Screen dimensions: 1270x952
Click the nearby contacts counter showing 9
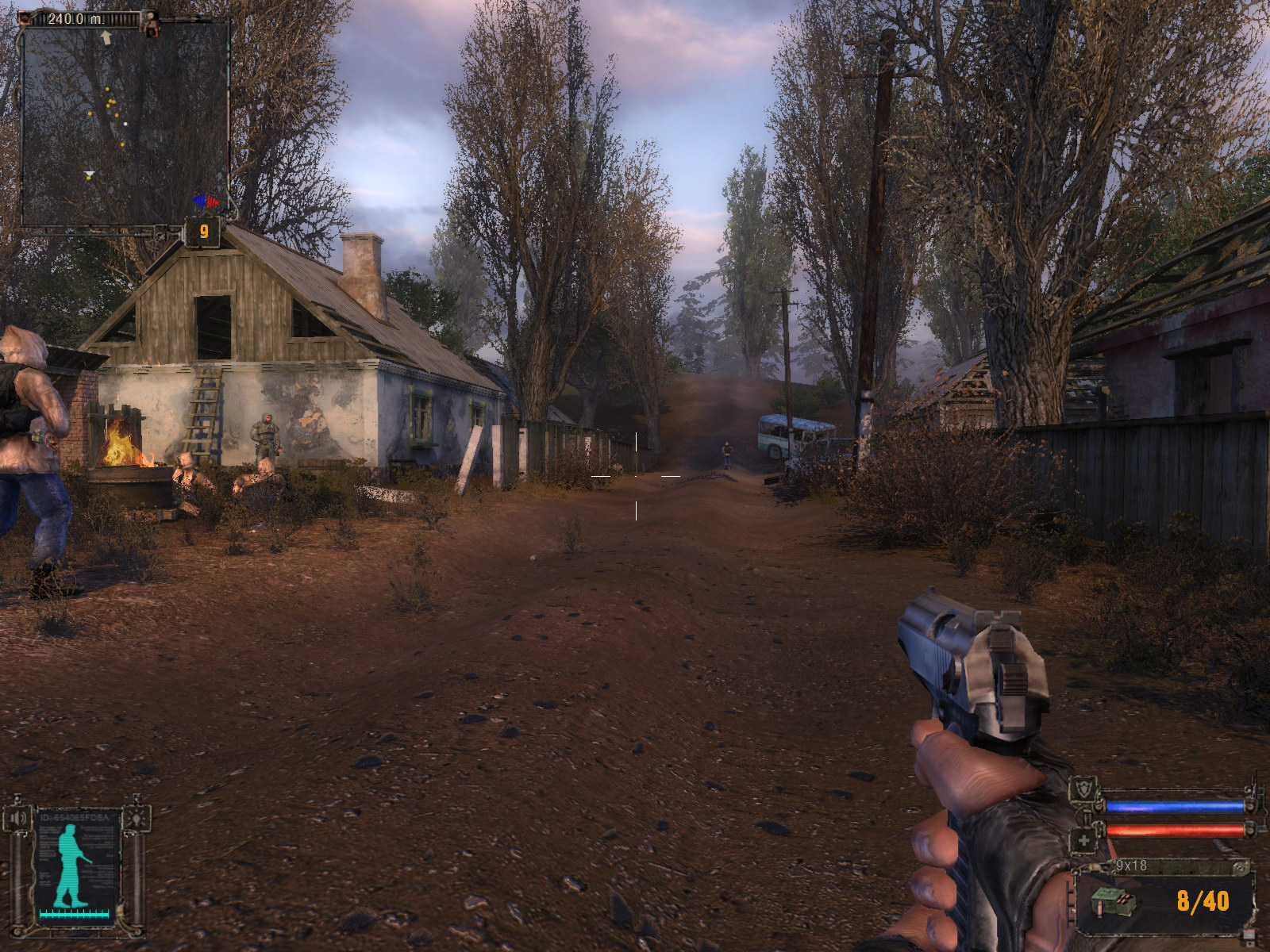pyautogui.click(x=204, y=232)
